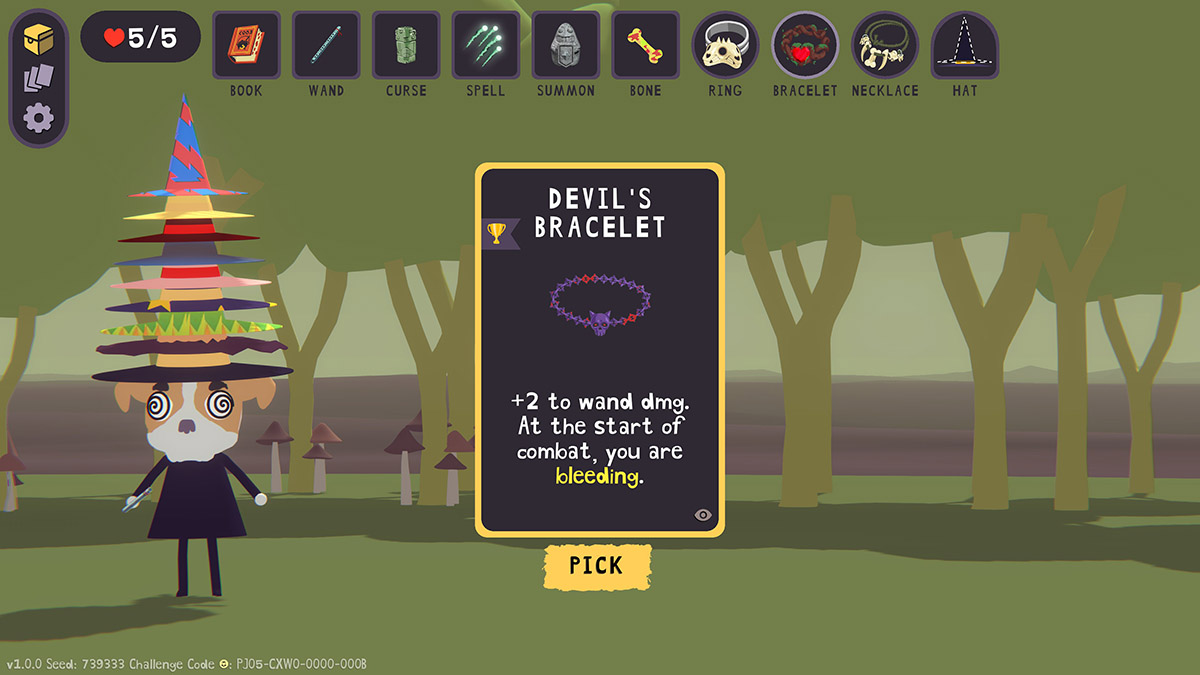
Task: Select the Devil's Bracelet card
Action: coord(599,348)
